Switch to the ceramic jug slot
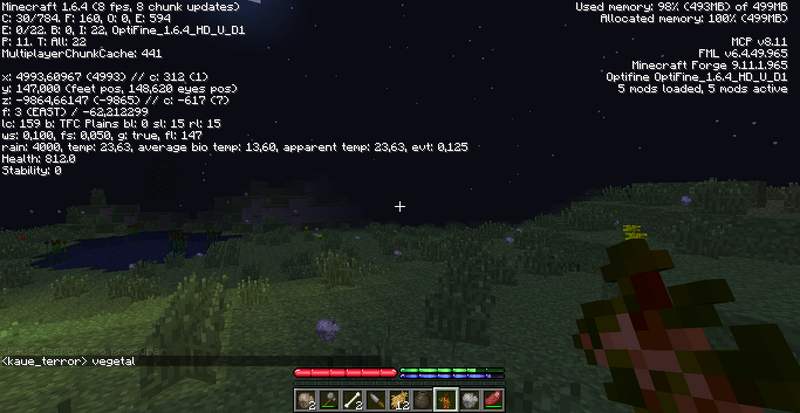The height and width of the screenshot is (413, 800). pos(422,401)
